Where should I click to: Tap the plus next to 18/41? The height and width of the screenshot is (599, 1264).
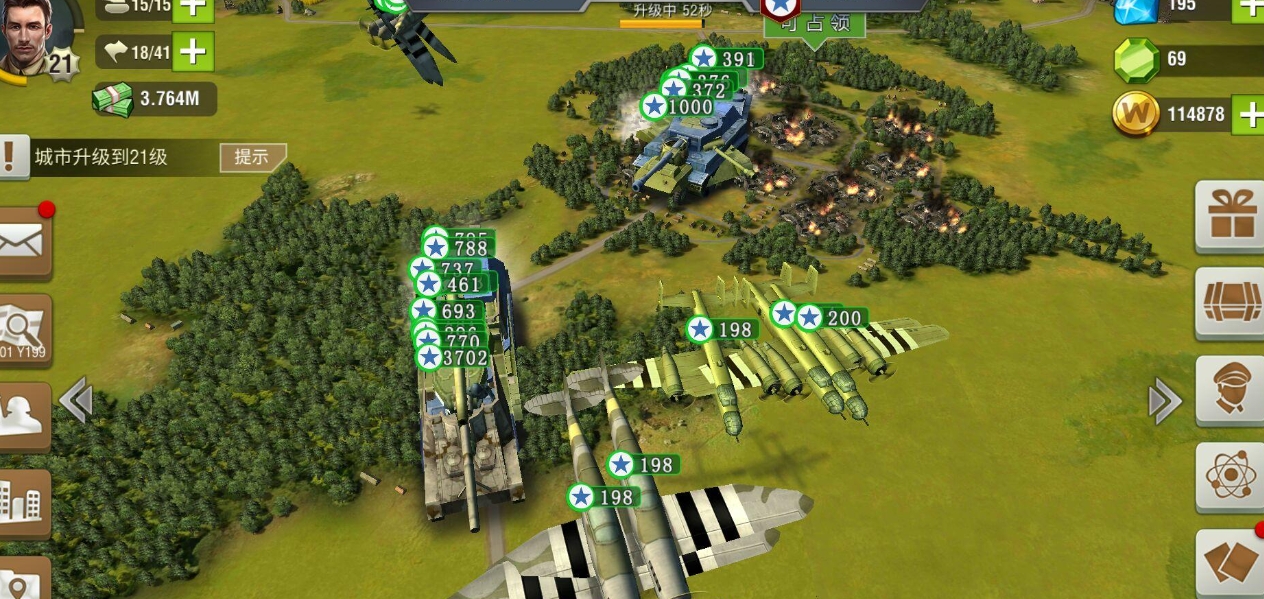(194, 51)
